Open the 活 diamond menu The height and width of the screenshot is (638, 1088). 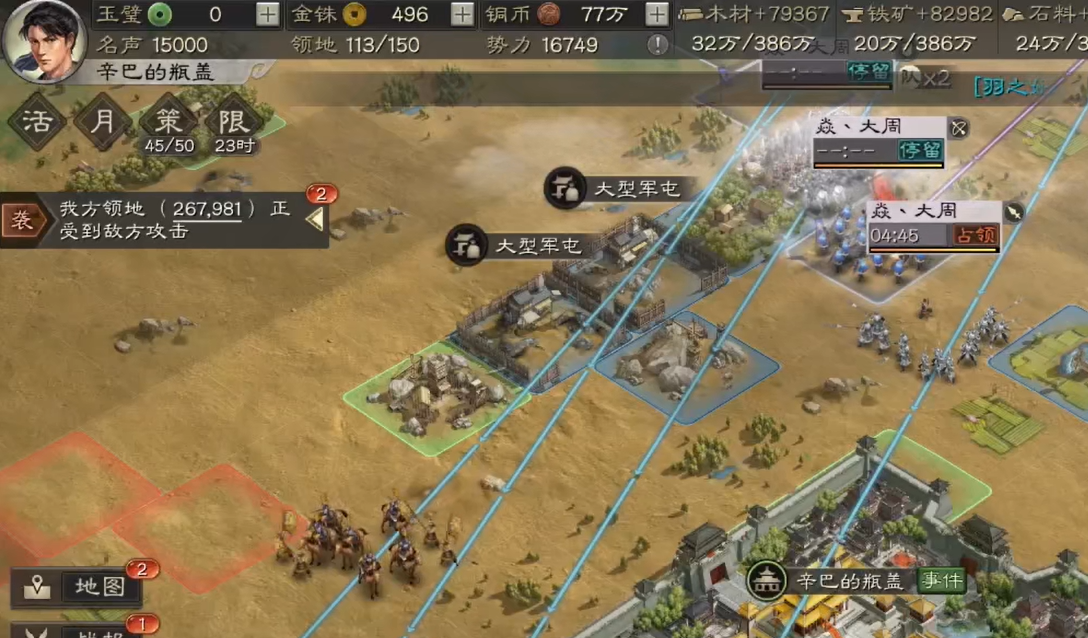pyautogui.click(x=37, y=123)
